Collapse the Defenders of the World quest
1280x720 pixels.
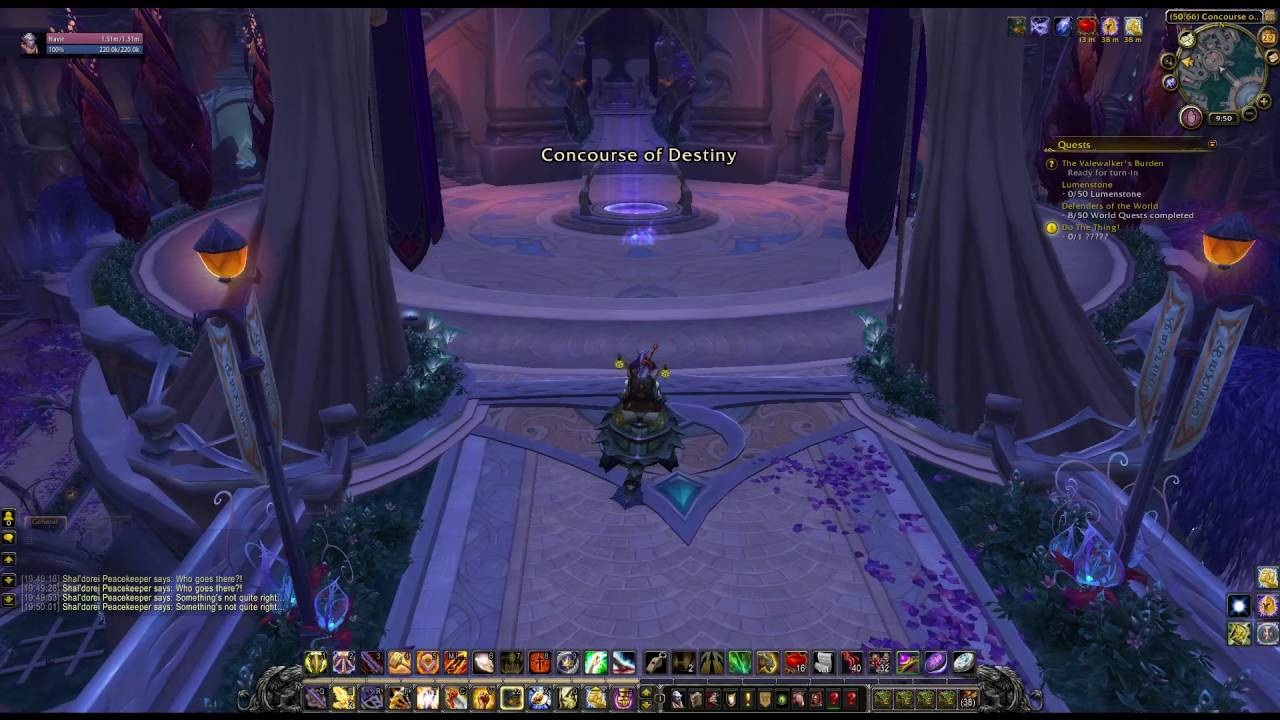coord(1110,206)
